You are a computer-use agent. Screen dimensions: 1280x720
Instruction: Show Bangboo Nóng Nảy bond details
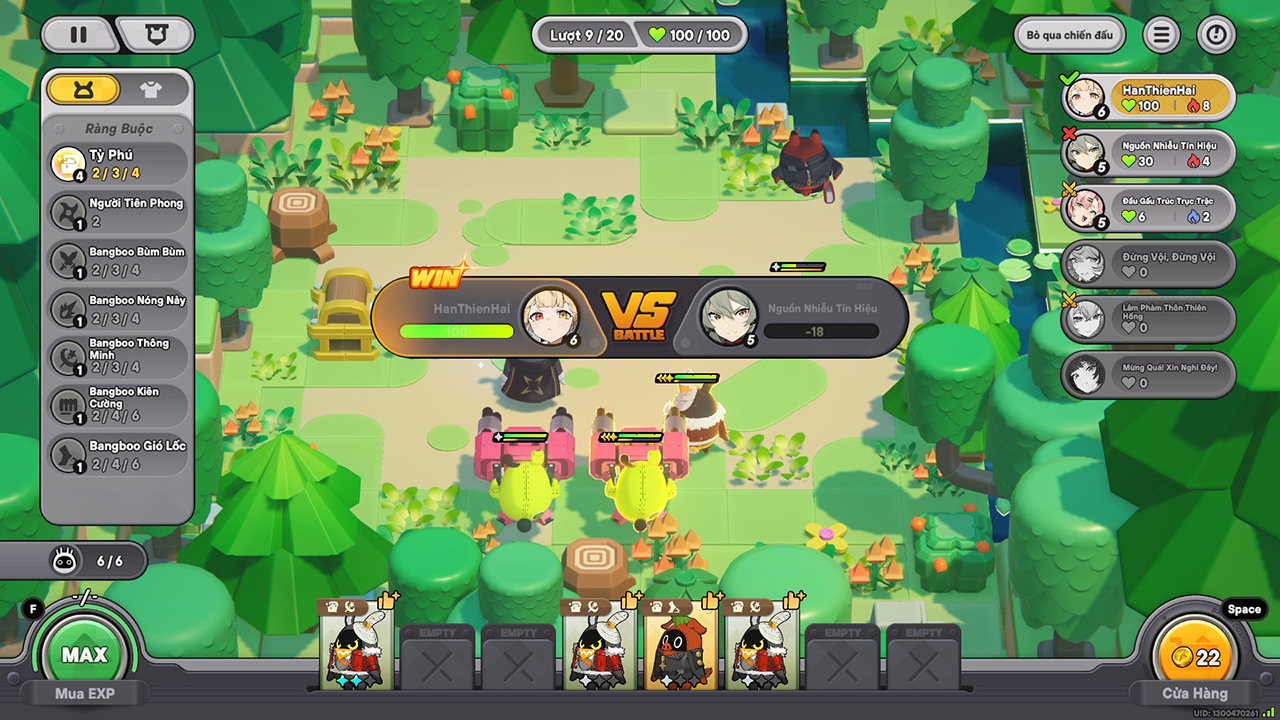(119, 309)
